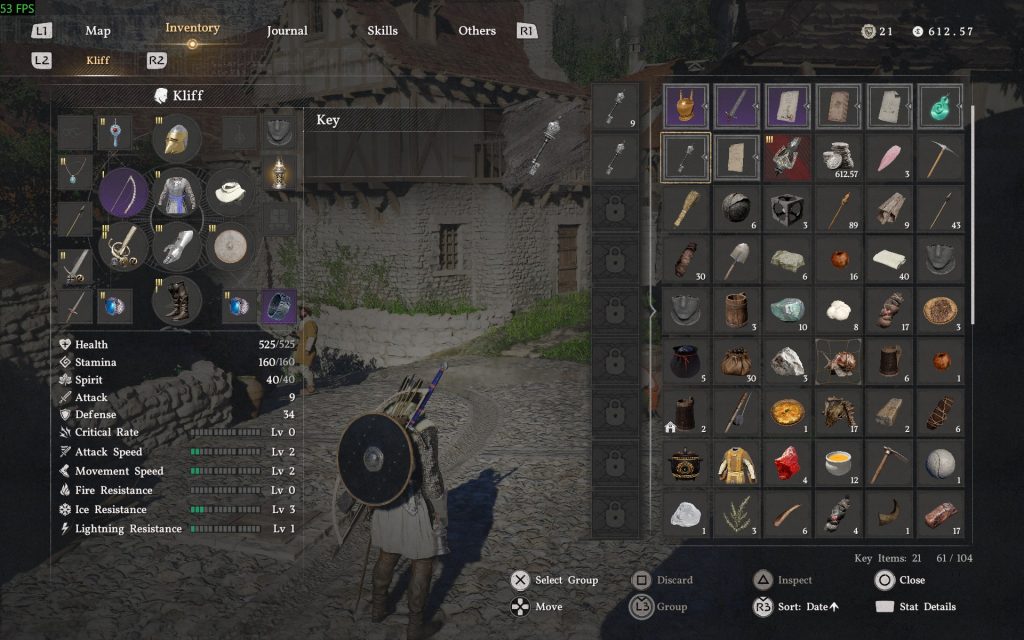Select the equipped leather boots slot
This screenshot has height=640, width=1024.
tap(177, 300)
